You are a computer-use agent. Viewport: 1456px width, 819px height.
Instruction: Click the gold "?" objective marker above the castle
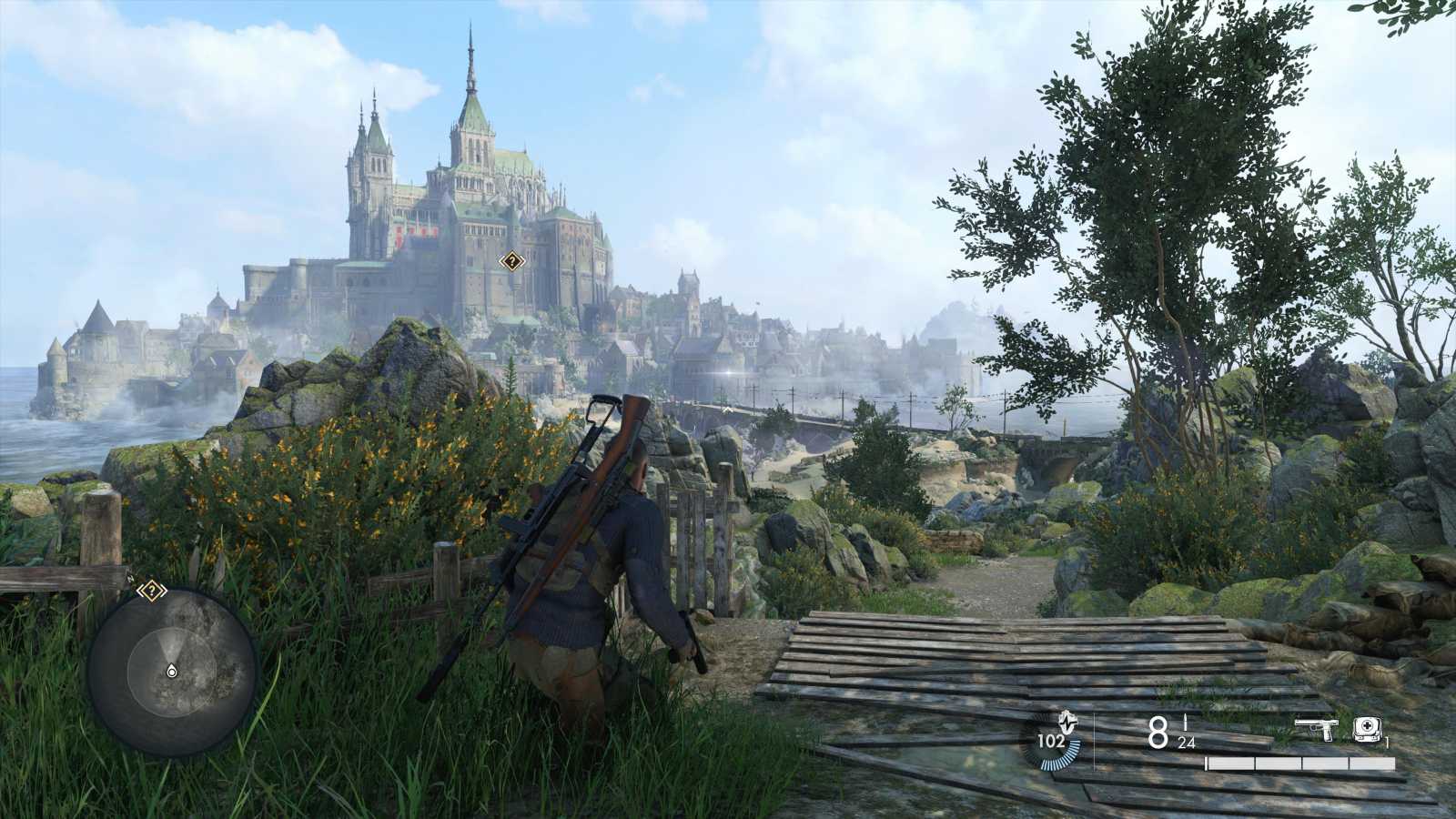click(x=511, y=263)
